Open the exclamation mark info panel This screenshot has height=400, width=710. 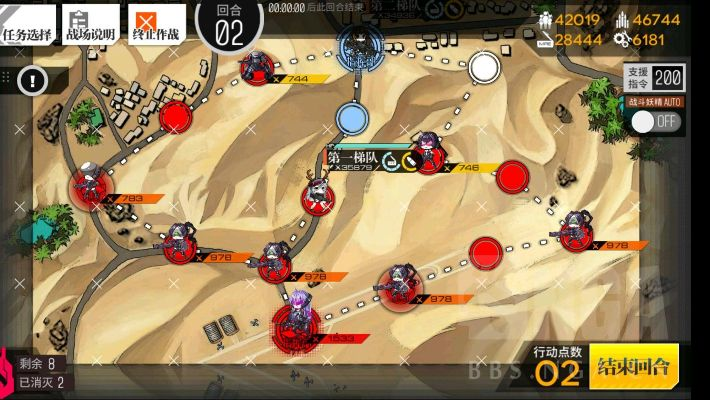pyautogui.click(x=37, y=79)
